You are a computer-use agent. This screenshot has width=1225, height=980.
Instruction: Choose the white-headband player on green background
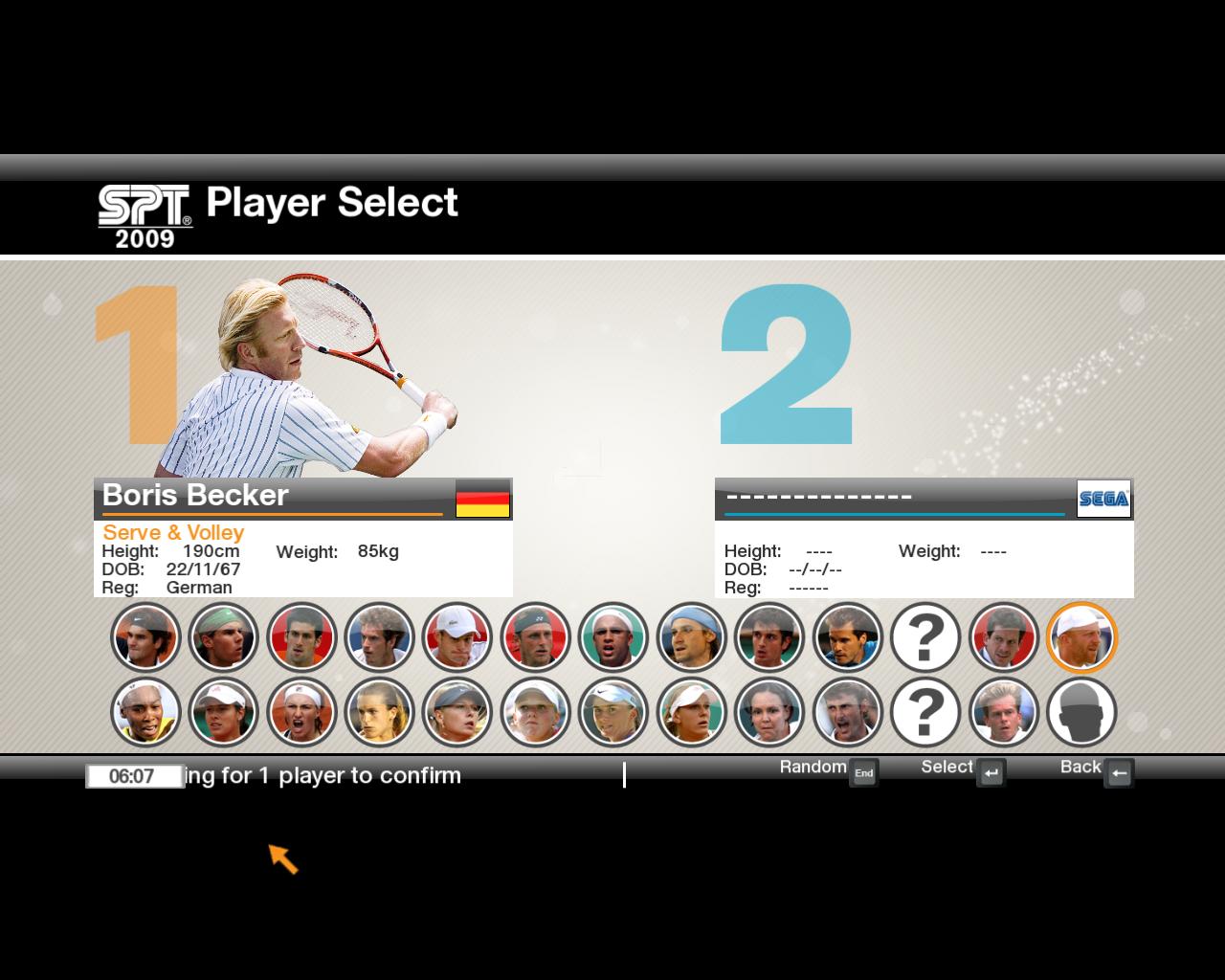612,637
